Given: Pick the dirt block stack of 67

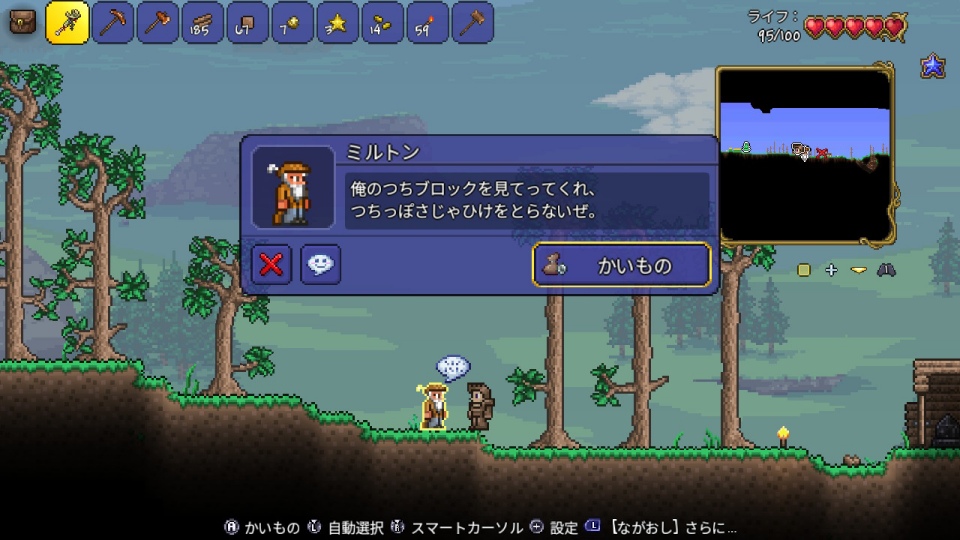Looking at the screenshot, I should point(248,22).
